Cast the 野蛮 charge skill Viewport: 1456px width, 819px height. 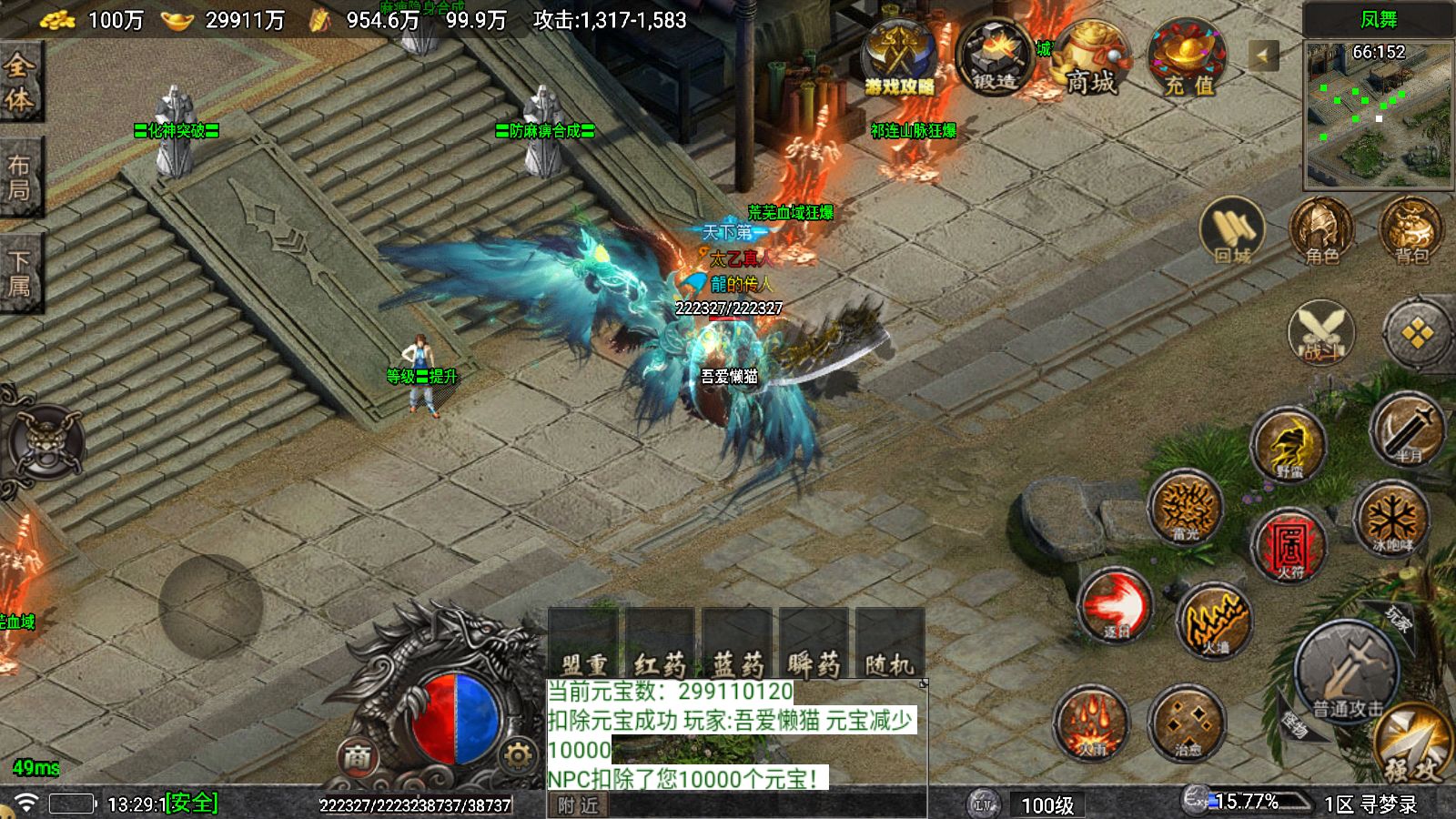[x=1288, y=445]
